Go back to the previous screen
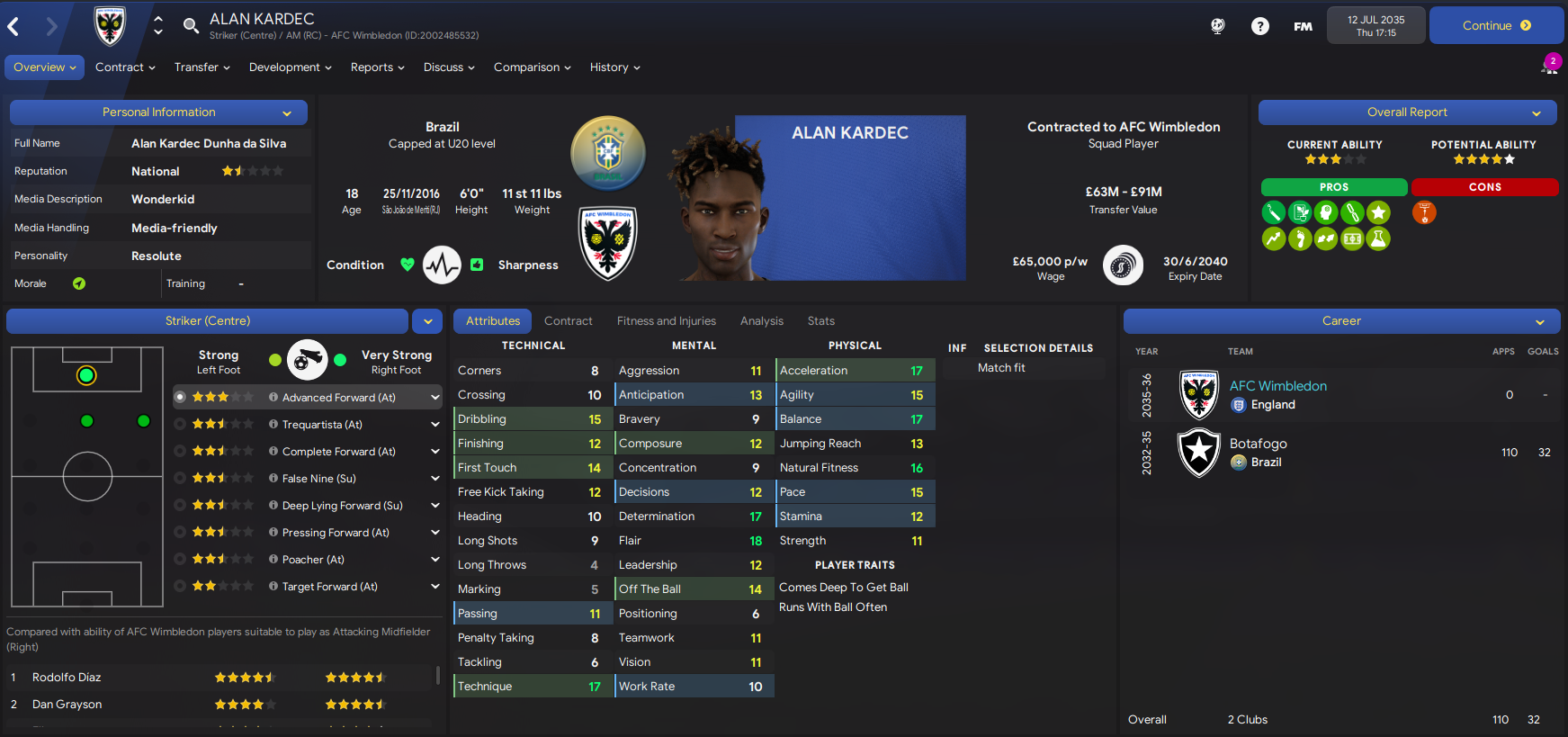The width and height of the screenshot is (1568, 737). pos(14,27)
